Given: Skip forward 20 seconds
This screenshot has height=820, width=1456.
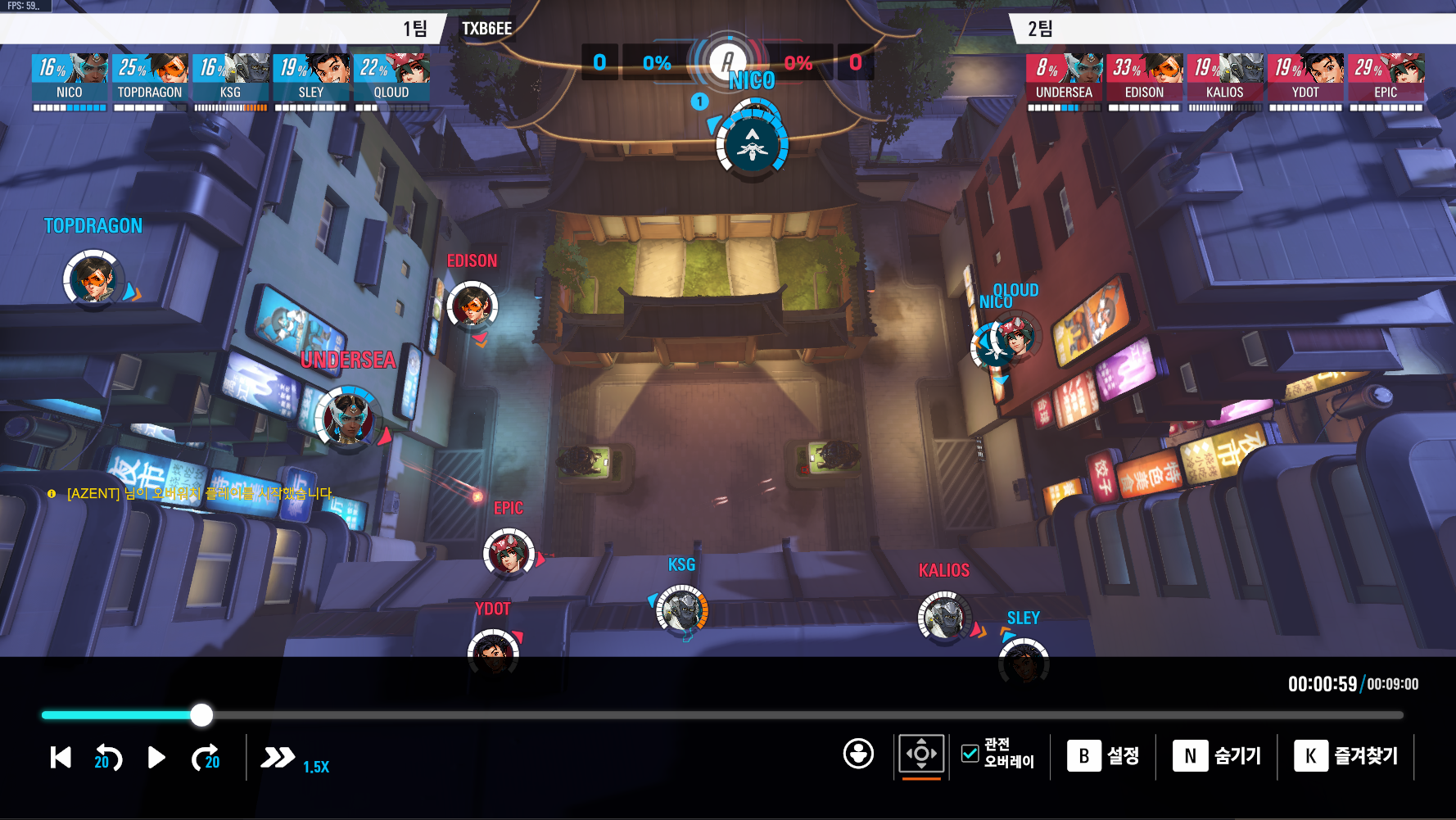Looking at the screenshot, I should (206, 758).
